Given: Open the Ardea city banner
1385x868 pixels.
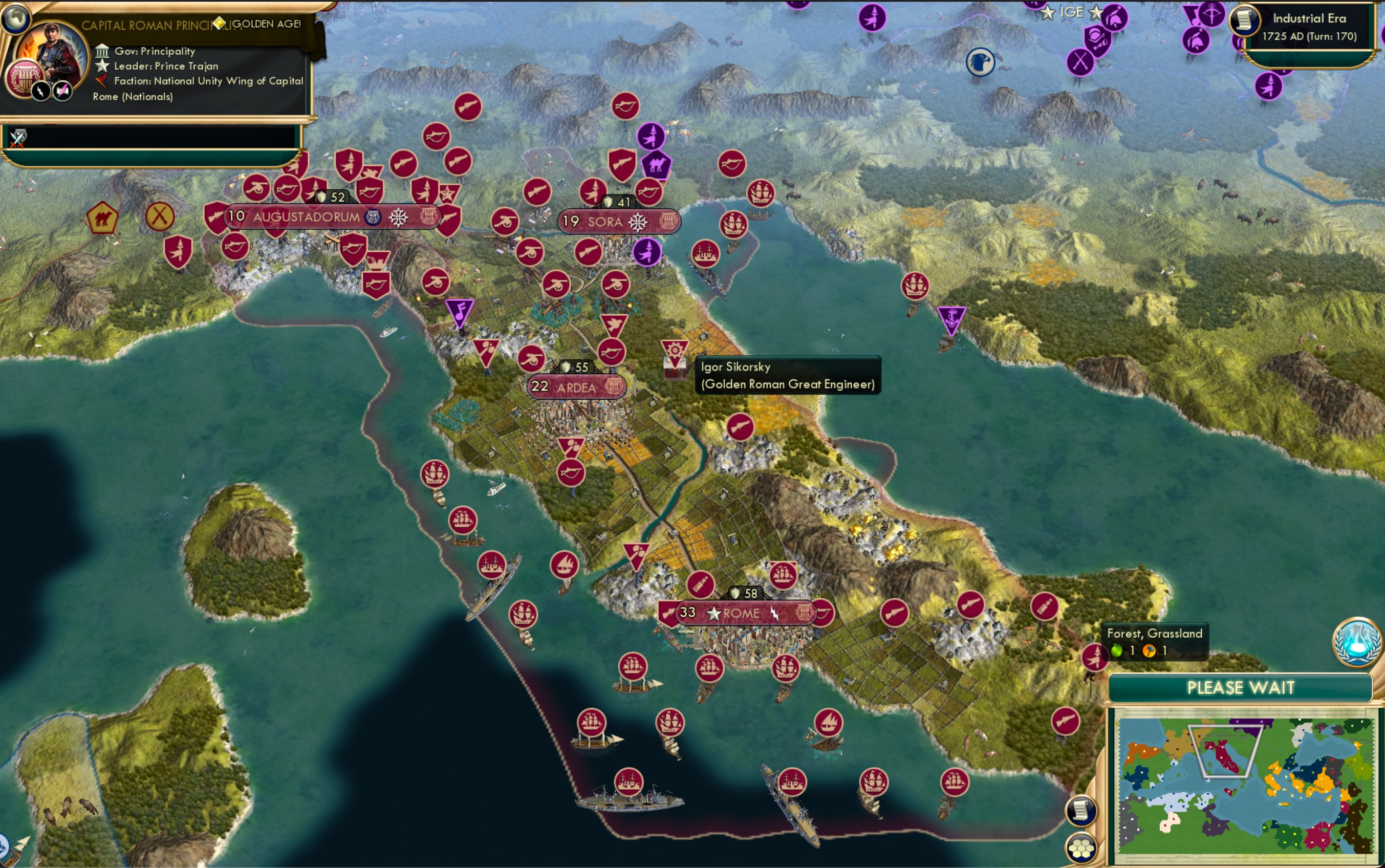Looking at the screenshot, I should tap(577, 387).
